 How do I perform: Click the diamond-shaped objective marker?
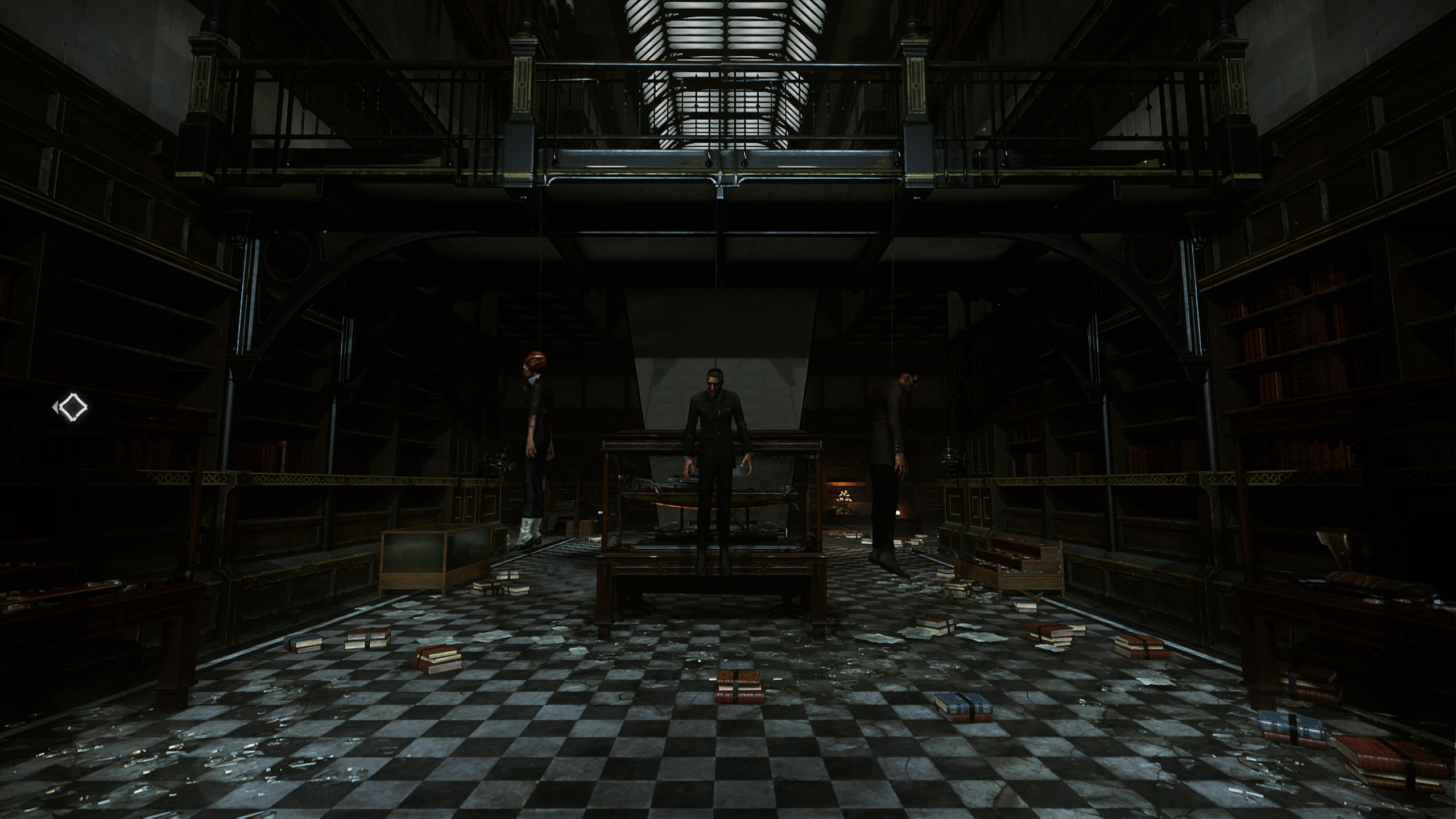click(x=73, y=407)
